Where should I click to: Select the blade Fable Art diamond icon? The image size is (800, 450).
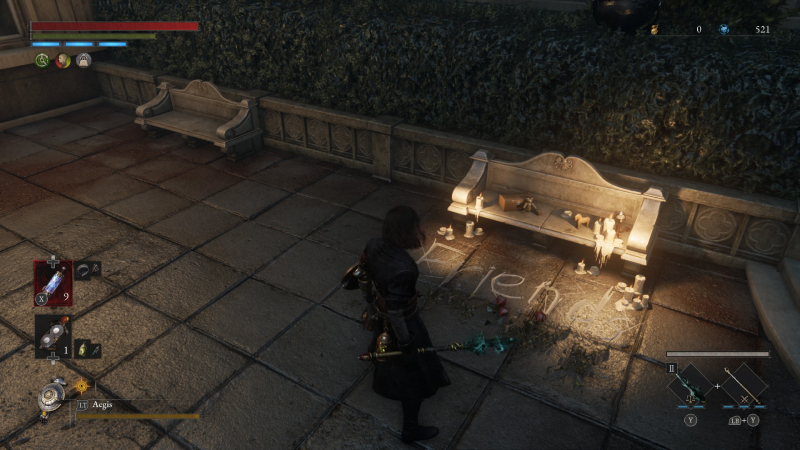coord(690,383)
